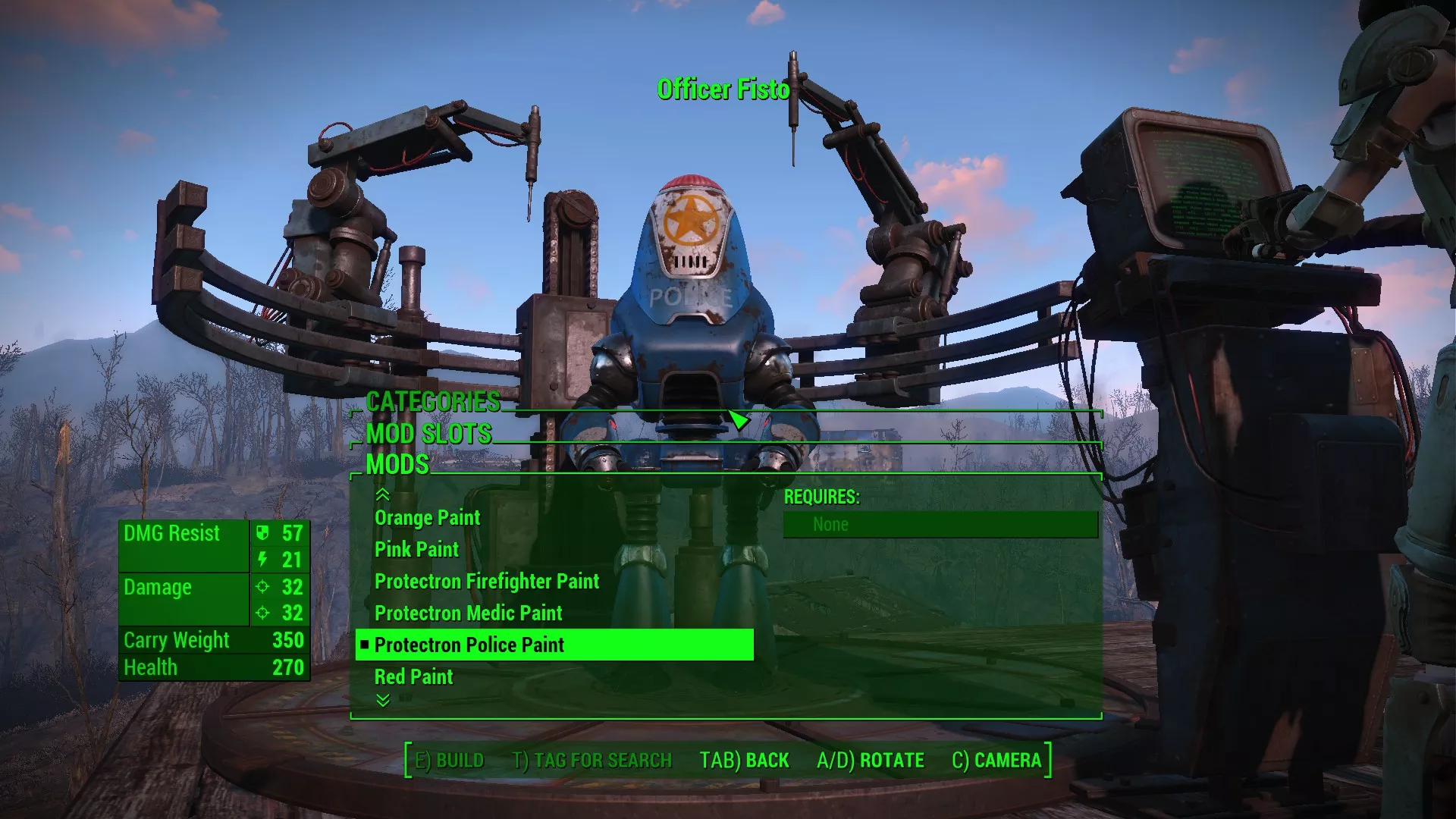Click the up arrow above the mods list

click(383, 495)
